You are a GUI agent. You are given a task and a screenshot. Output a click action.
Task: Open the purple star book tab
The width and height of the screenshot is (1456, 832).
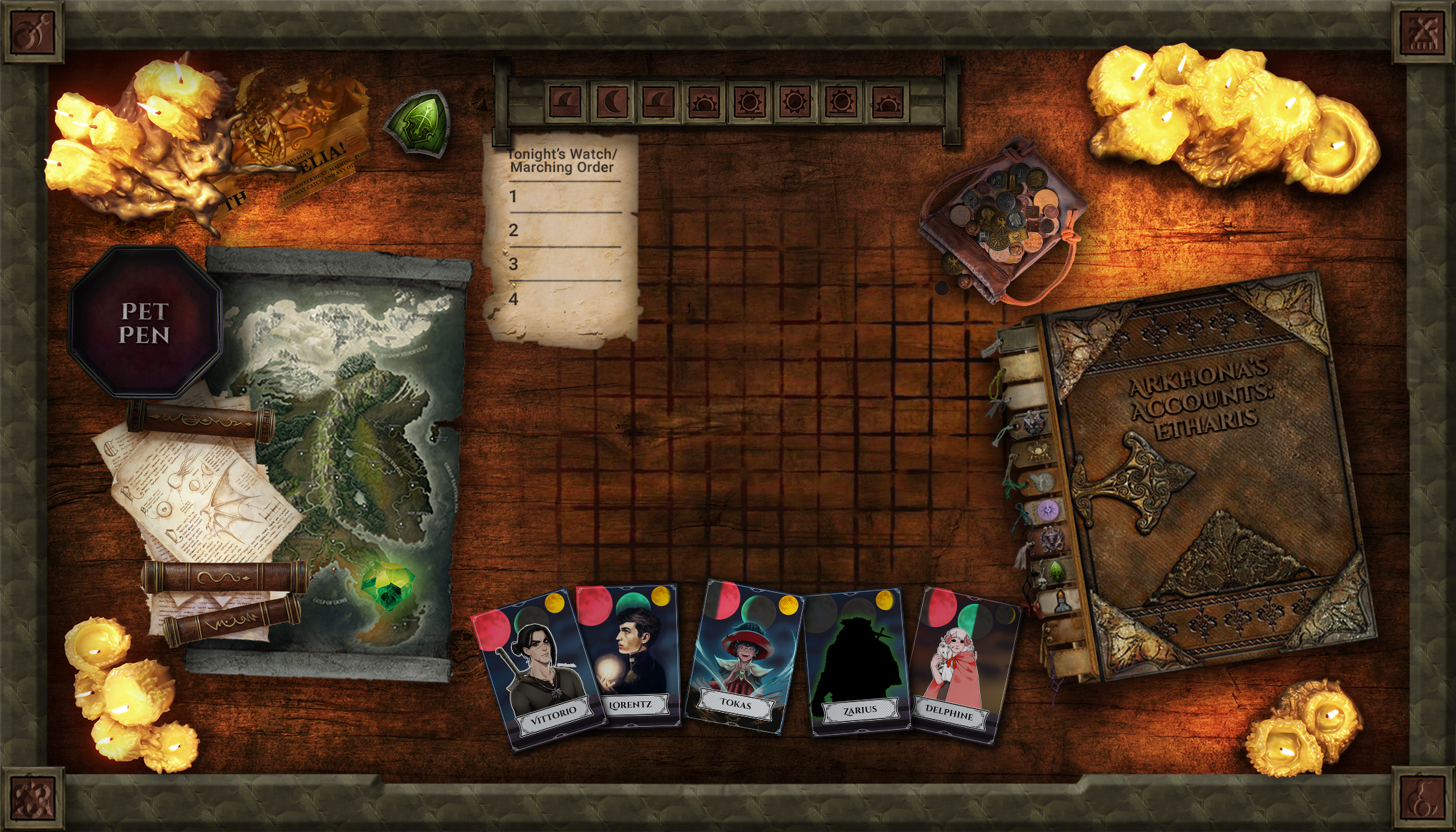click(1047, 510)
